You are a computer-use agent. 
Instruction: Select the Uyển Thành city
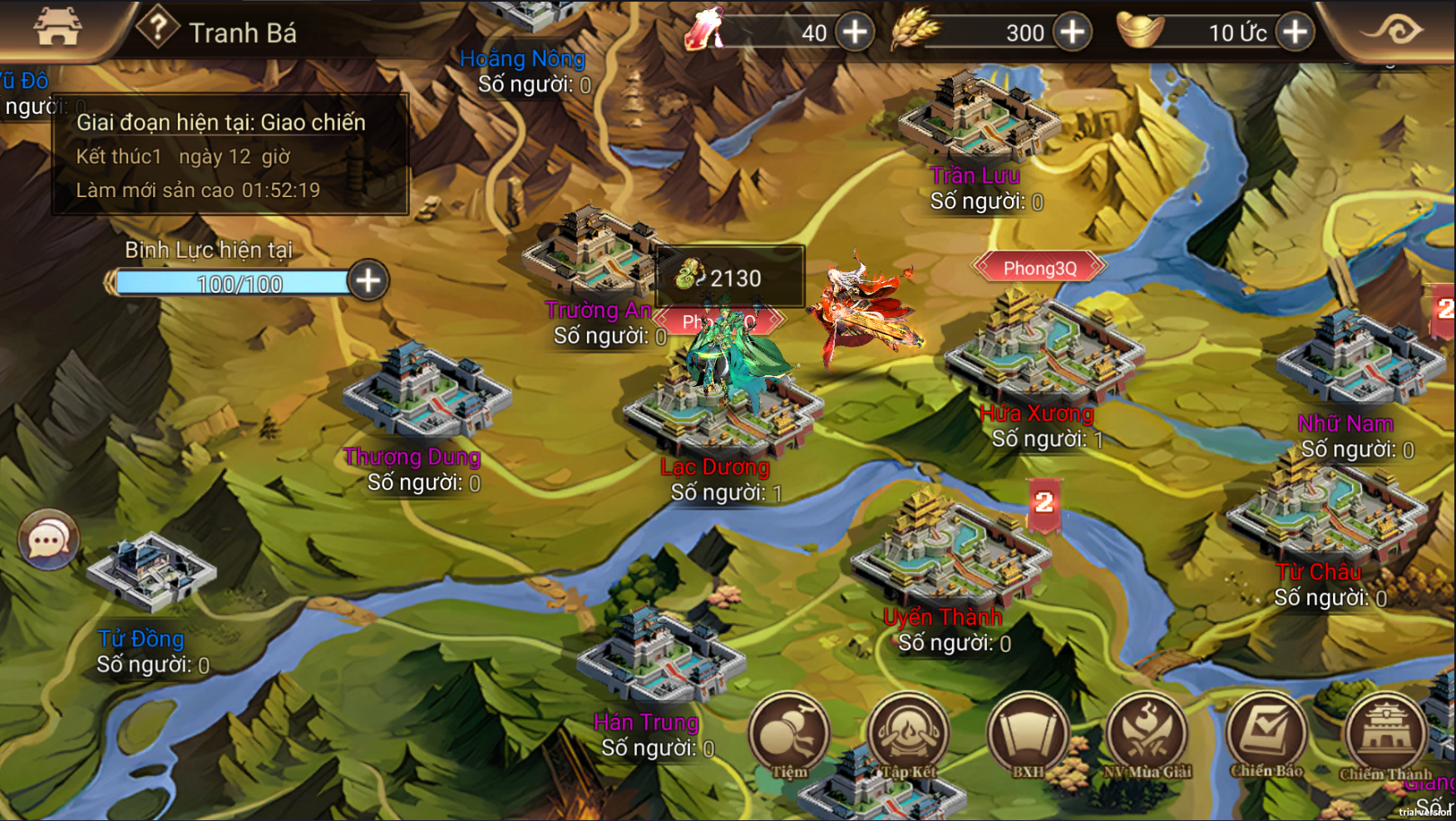click(x=948, y=549)
